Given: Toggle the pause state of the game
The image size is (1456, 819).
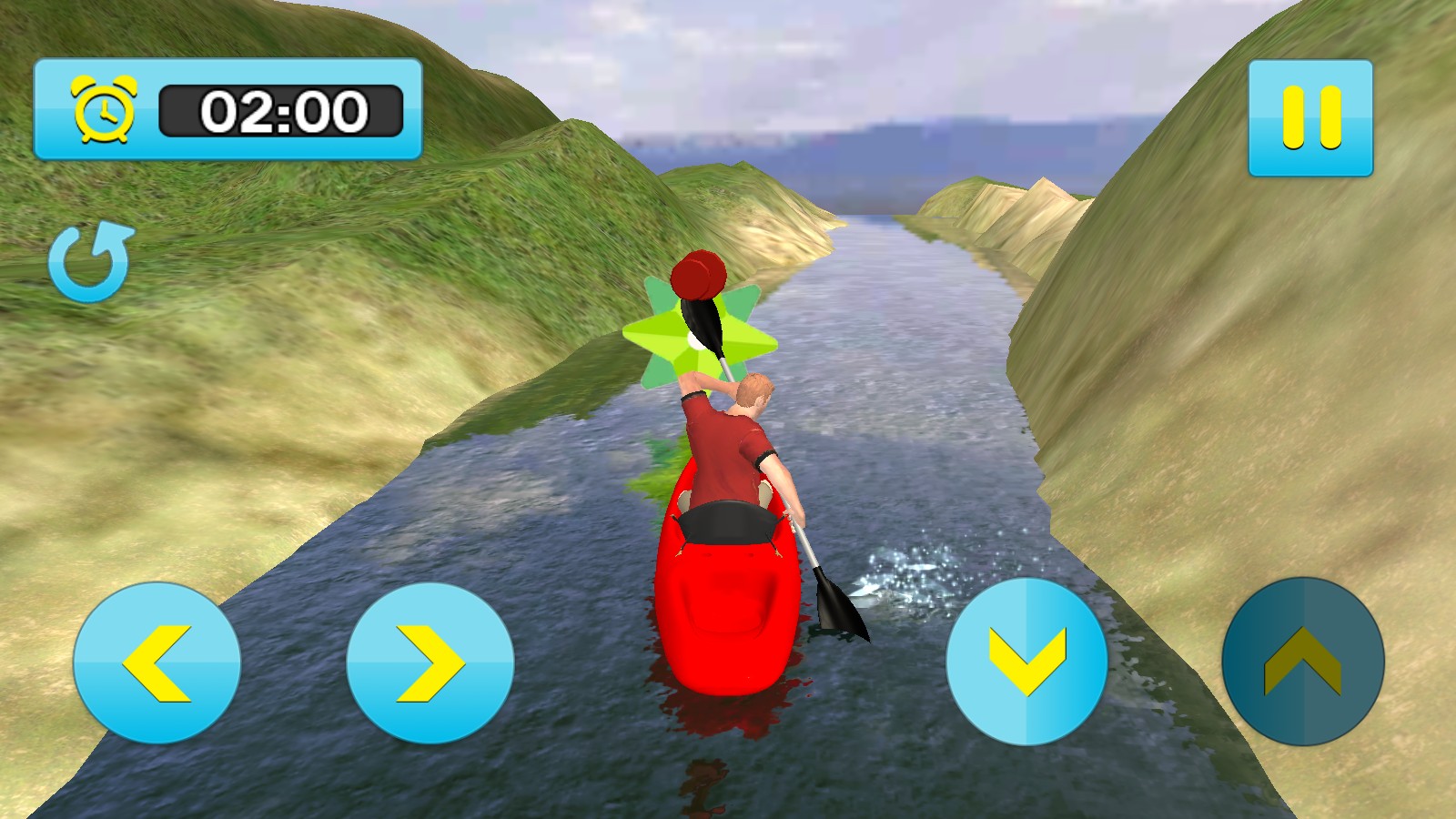Looking at the screenshot, I should click(1310, 116).
